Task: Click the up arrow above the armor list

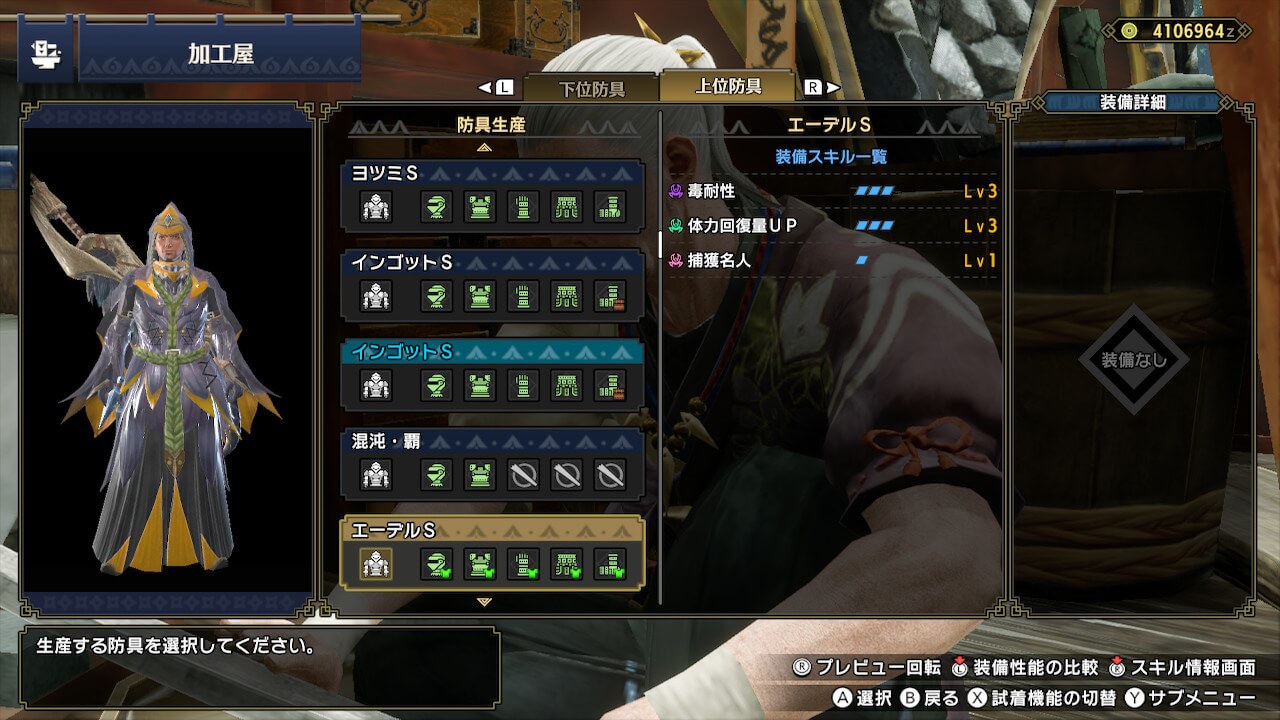Action: click(x=485, y=147)
